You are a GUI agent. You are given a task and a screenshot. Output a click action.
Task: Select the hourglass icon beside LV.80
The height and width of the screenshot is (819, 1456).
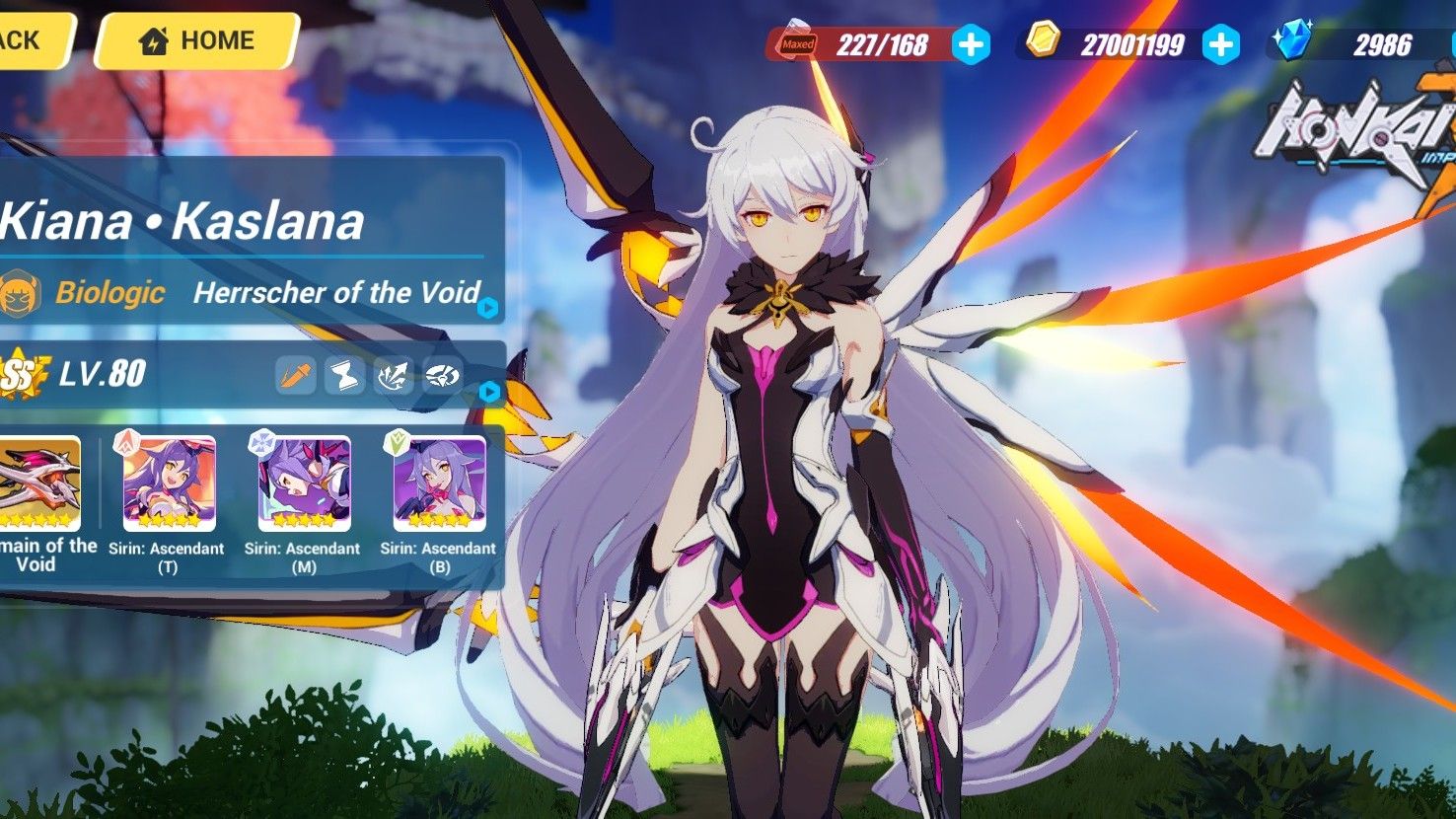(x=343, y=374)
